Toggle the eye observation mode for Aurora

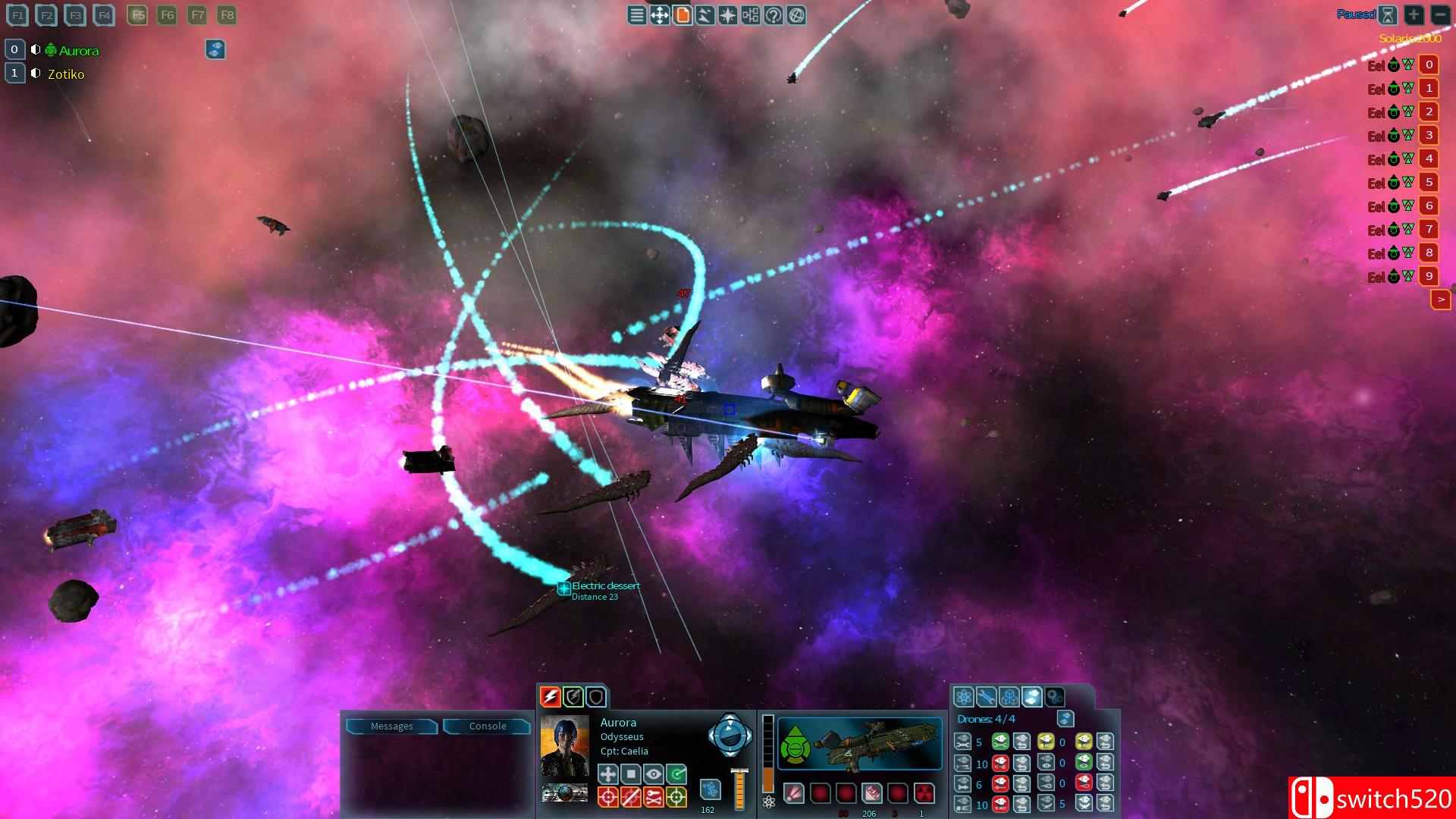coord(654,774)
